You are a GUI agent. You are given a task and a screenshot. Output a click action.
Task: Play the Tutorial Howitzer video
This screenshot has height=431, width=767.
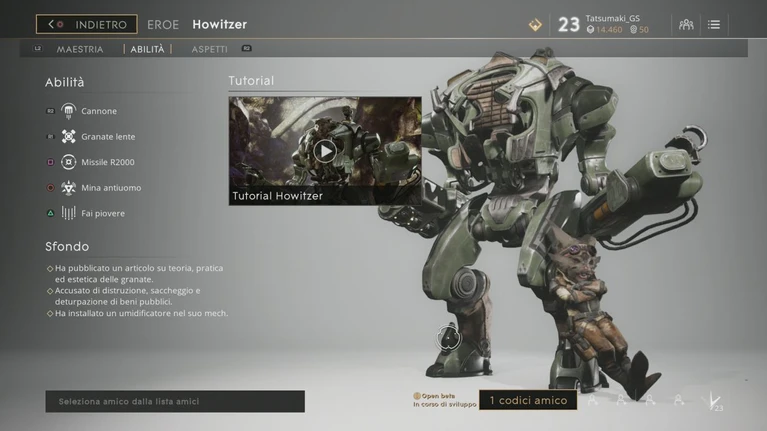325,151
